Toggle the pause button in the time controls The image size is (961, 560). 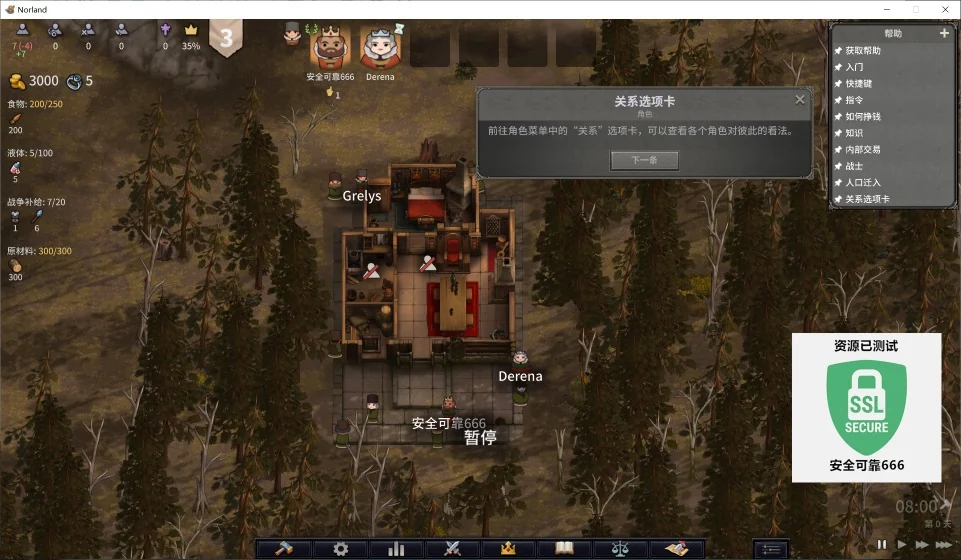(x=882, y=545)
